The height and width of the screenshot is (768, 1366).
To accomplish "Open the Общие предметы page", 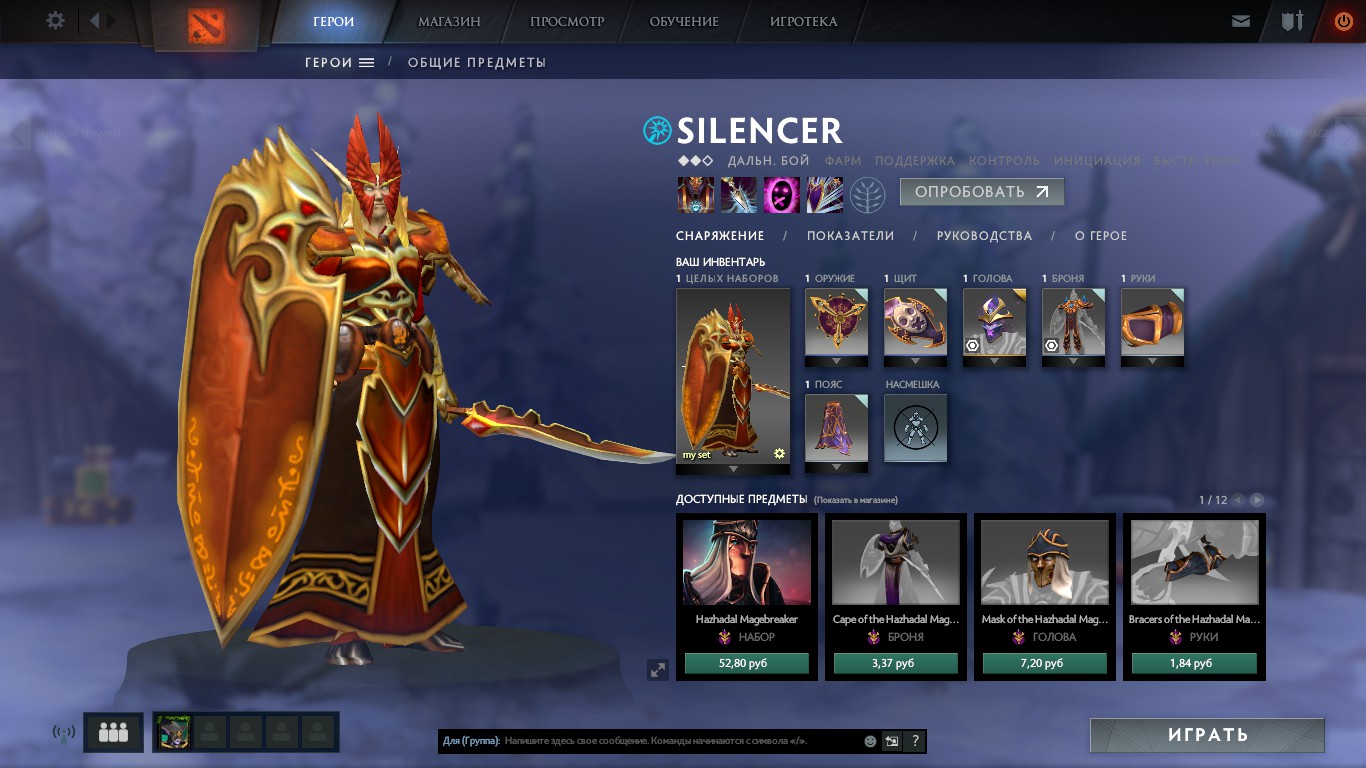I will pyautogui.click(x=476, y=62).
